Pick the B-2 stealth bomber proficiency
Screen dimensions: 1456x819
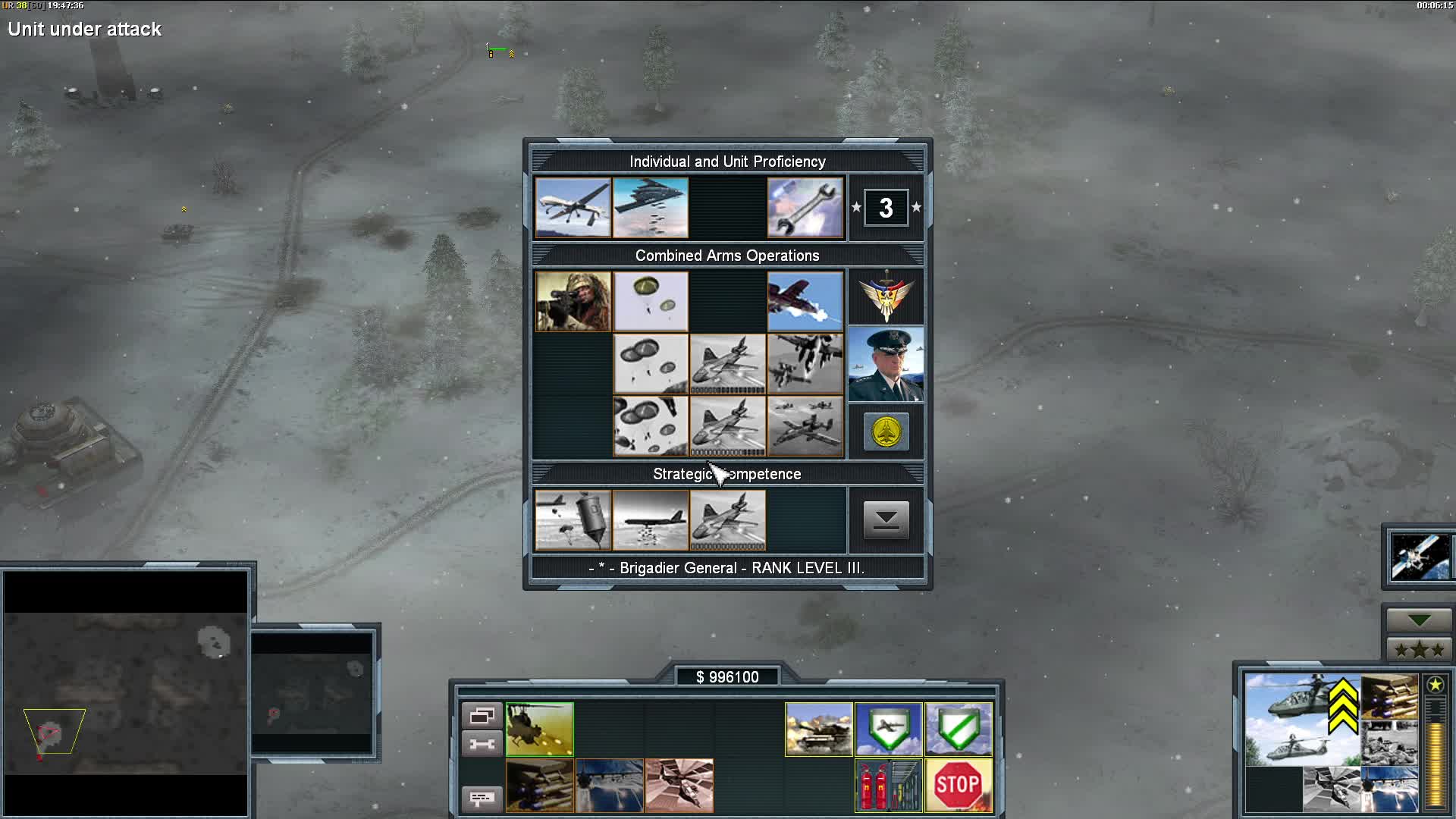(651, 208)
